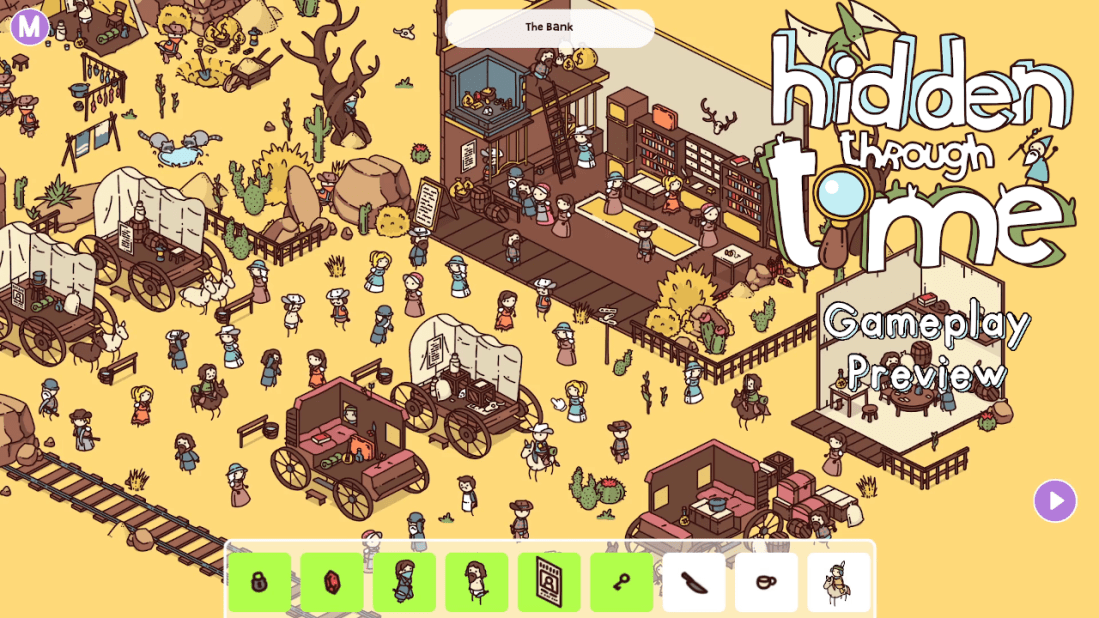This screenshot has width=1099, height=618.
Task: Select the rider on horse slot
Action: 838,582
